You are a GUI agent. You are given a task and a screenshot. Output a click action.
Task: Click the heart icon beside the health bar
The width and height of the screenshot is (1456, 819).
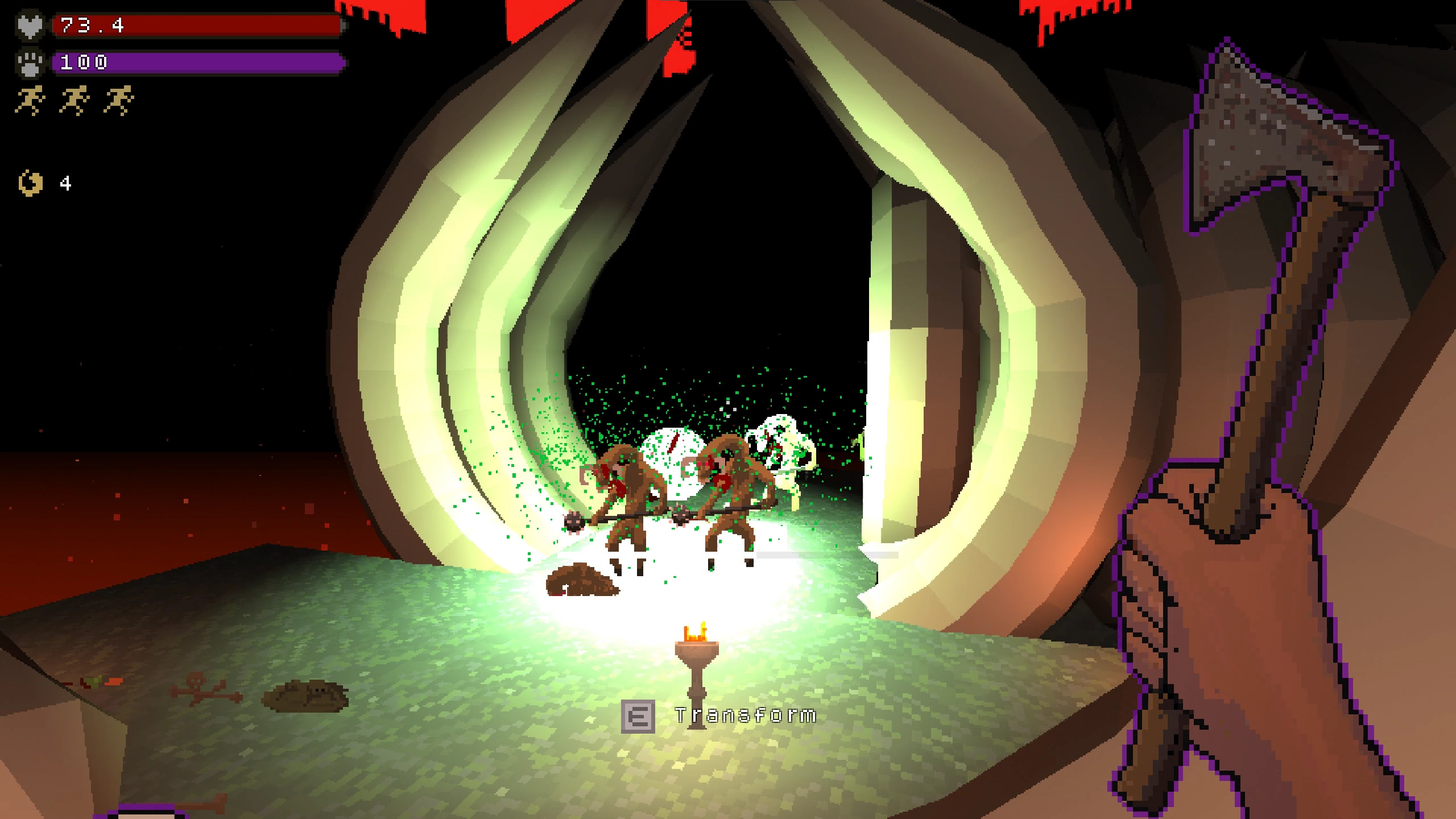(32, 25)
